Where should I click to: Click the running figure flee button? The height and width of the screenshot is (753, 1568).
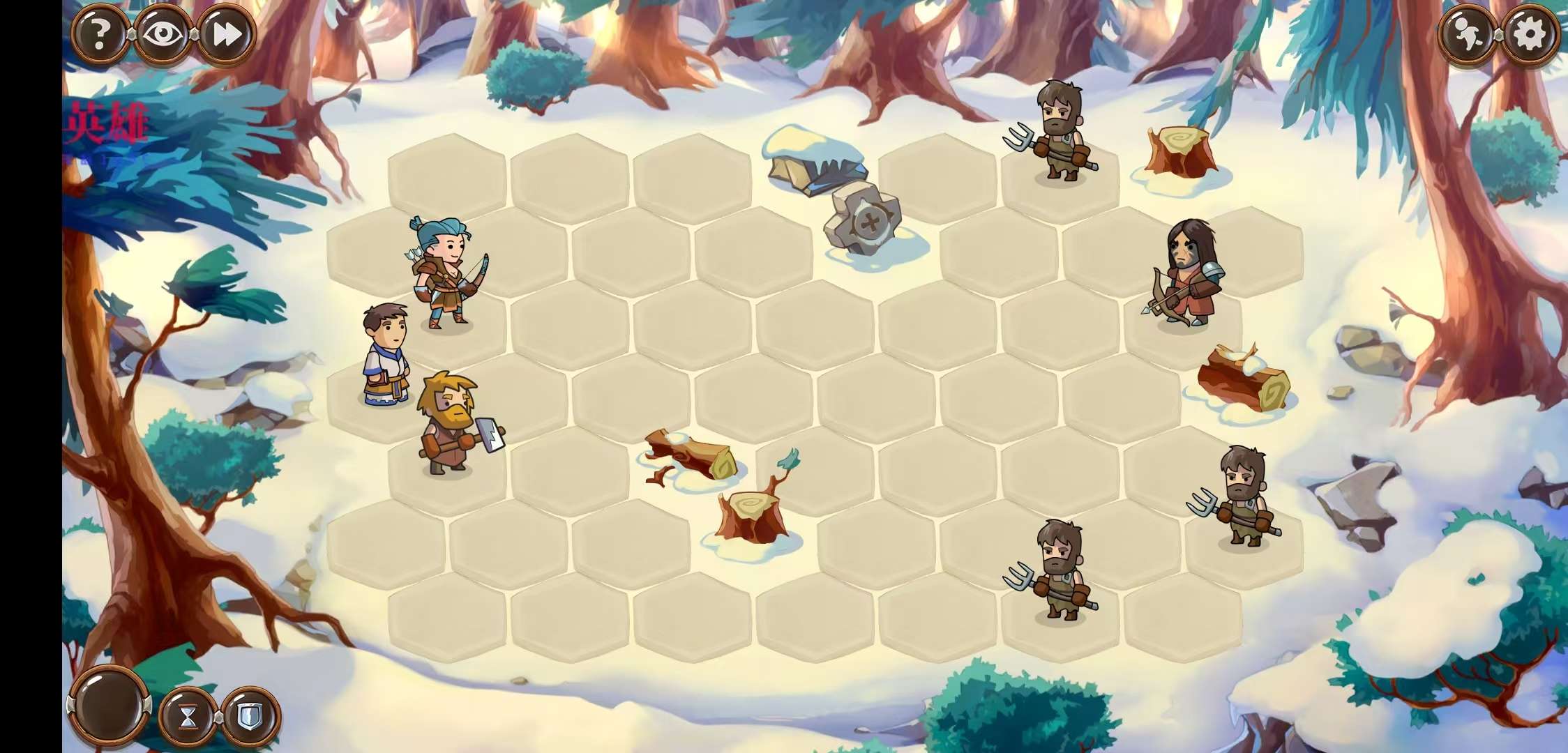tap(1467, 33)
